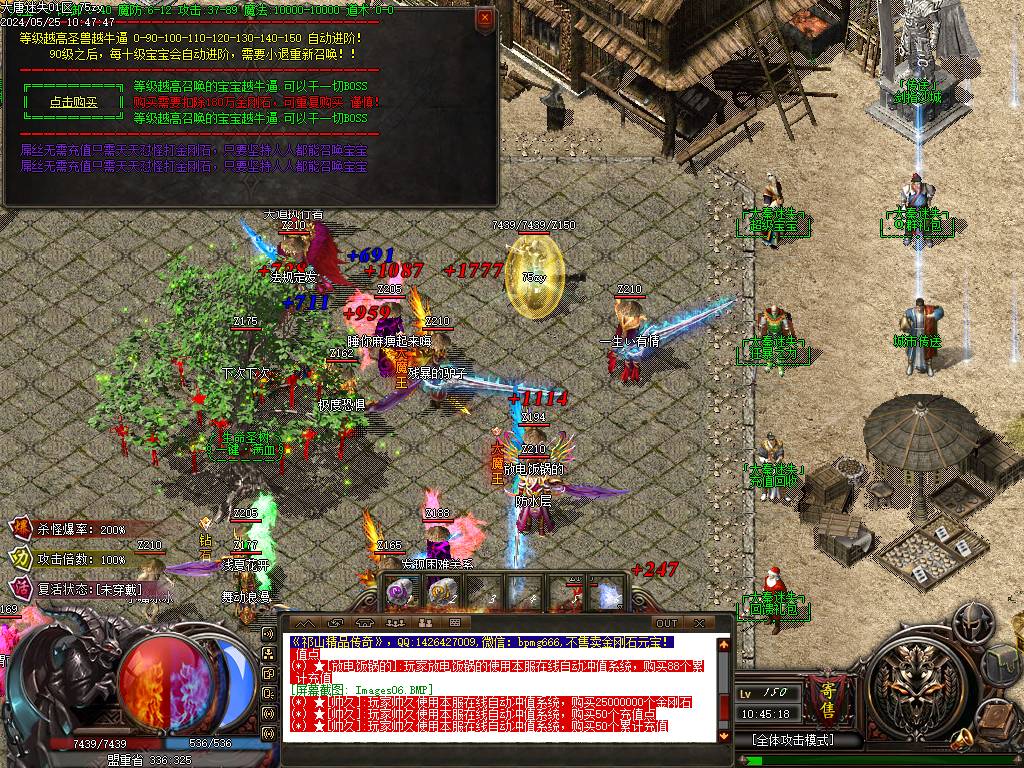Close the chat window with X

[700, 623]
